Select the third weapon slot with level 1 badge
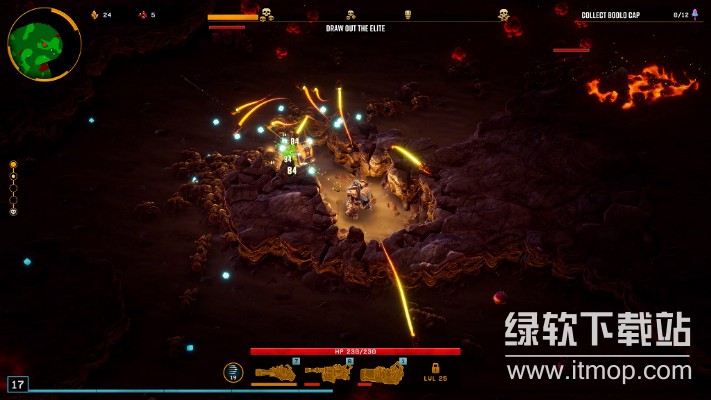 pos(382,373)
